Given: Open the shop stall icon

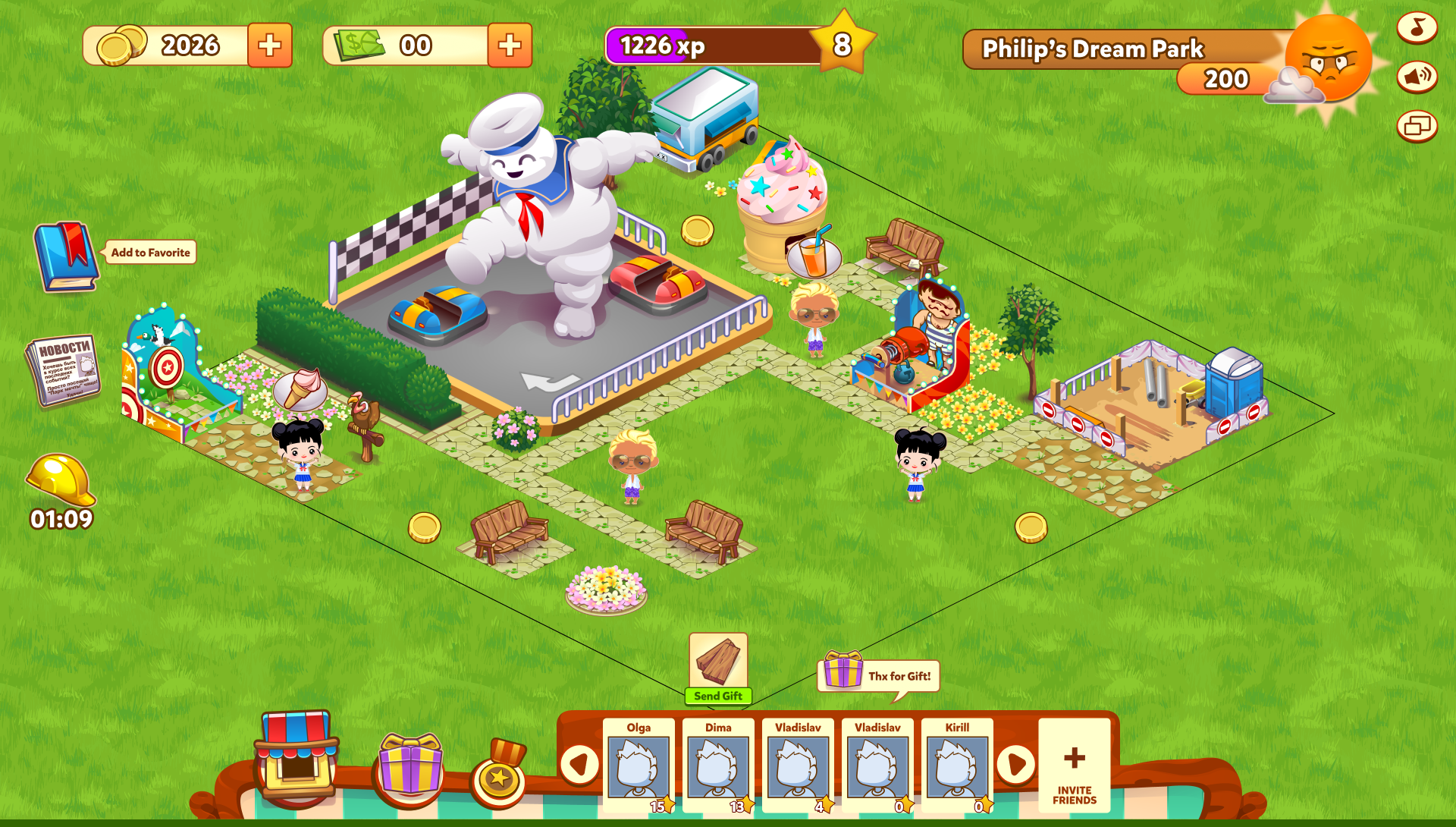Looking at the screenshot, I should (297, 754).
